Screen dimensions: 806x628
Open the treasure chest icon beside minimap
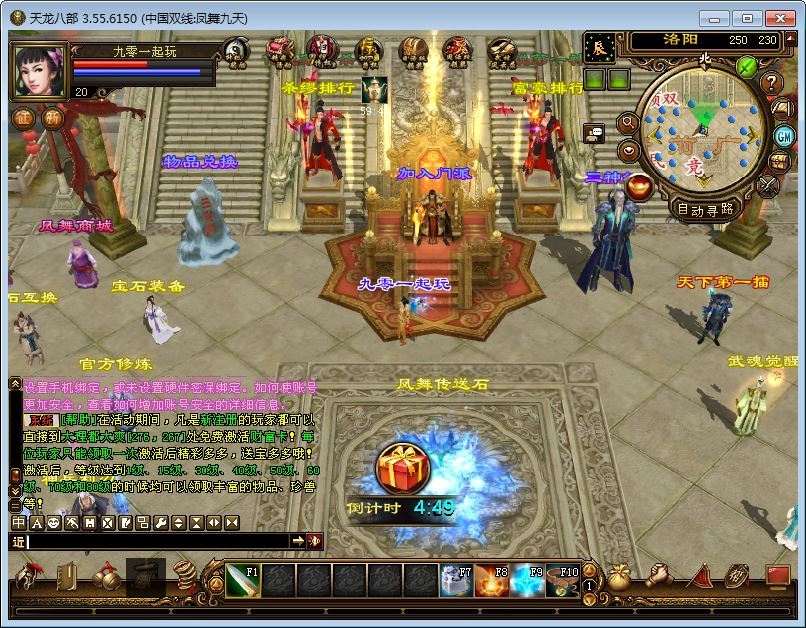point(781,161)
